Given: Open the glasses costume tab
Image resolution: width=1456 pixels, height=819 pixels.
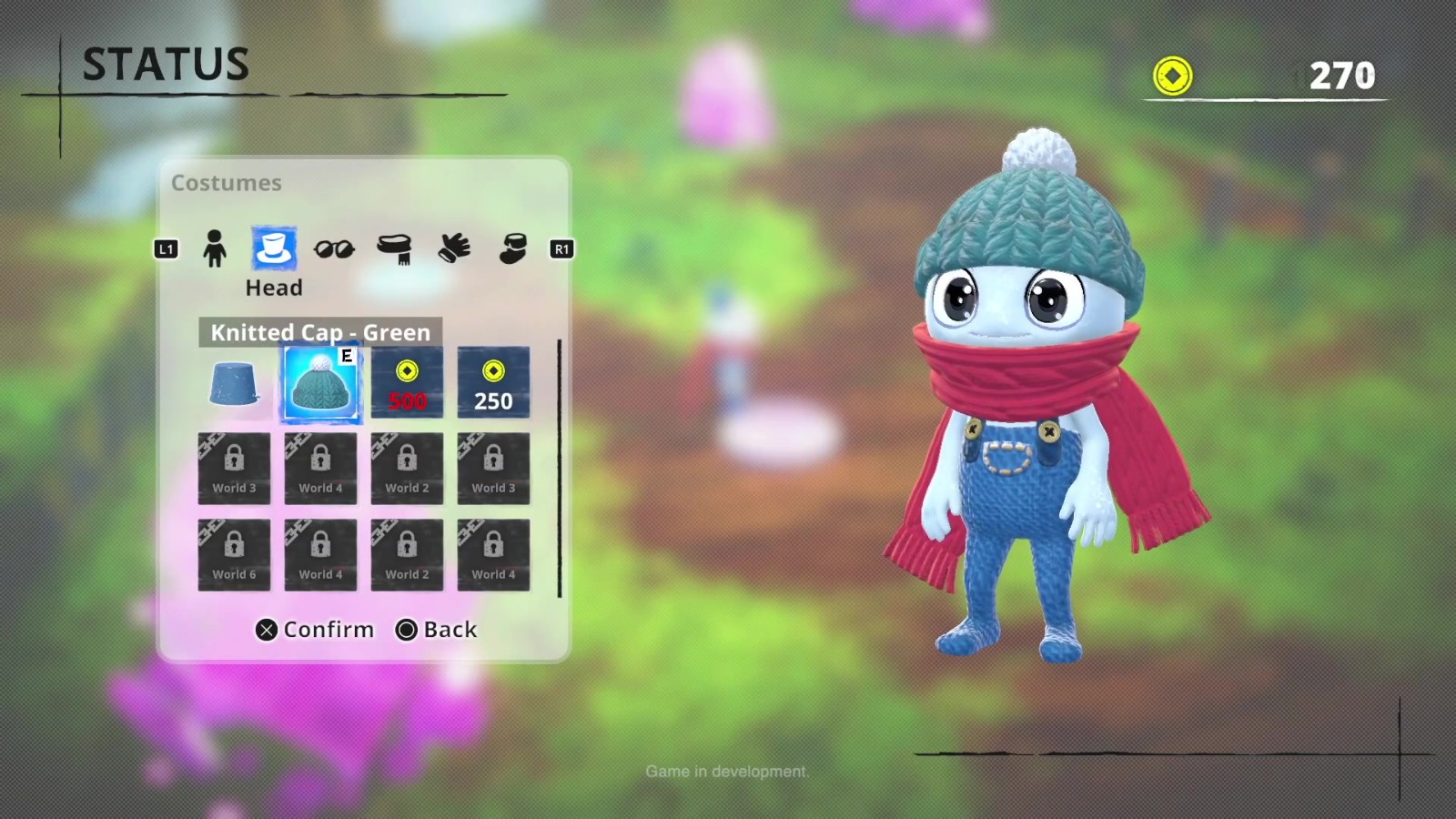Looking at the screenshot, I should (x=334, y=248).
